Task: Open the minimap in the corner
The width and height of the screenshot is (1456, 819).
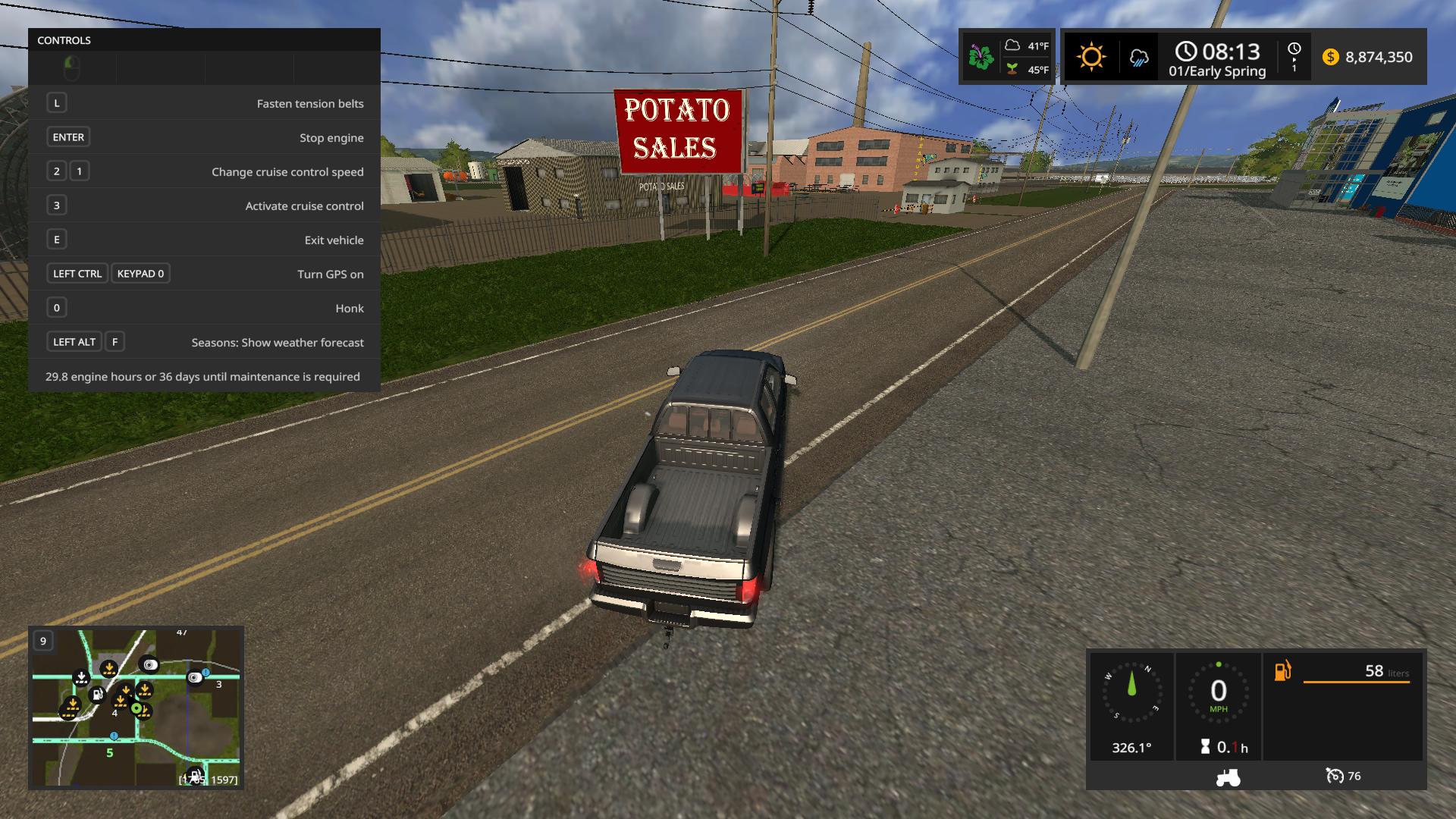Action: (x=136, y=708)
